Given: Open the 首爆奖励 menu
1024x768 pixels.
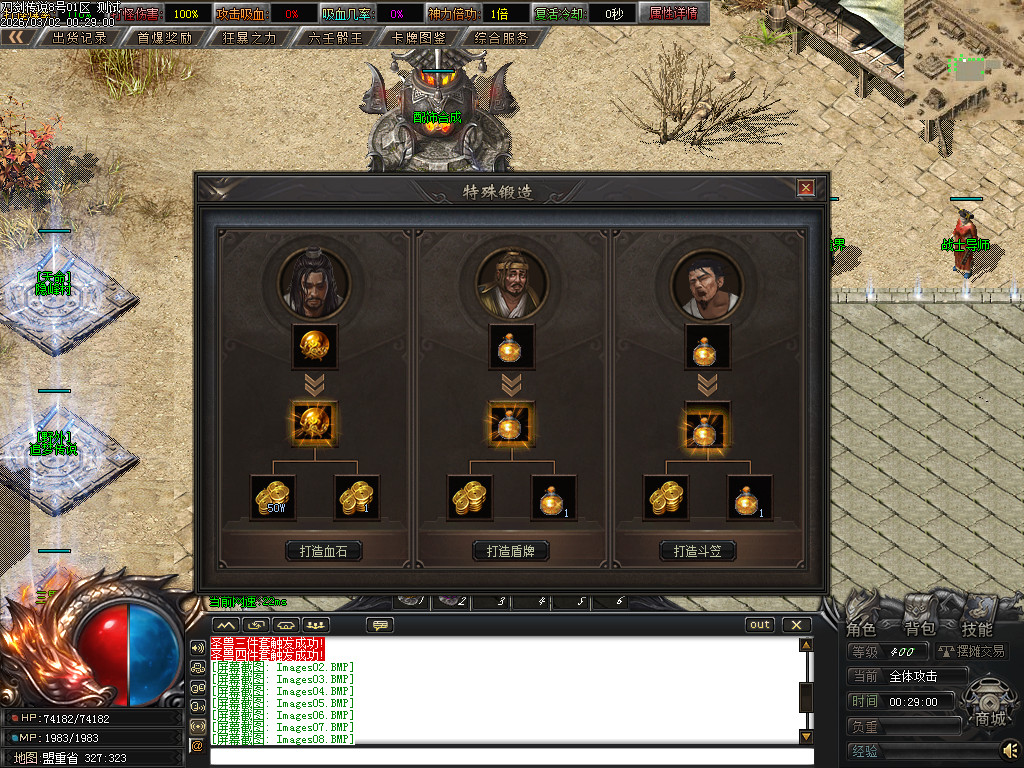Looking at the screenshot, I should pyautogui.click(x=164, y=38).
